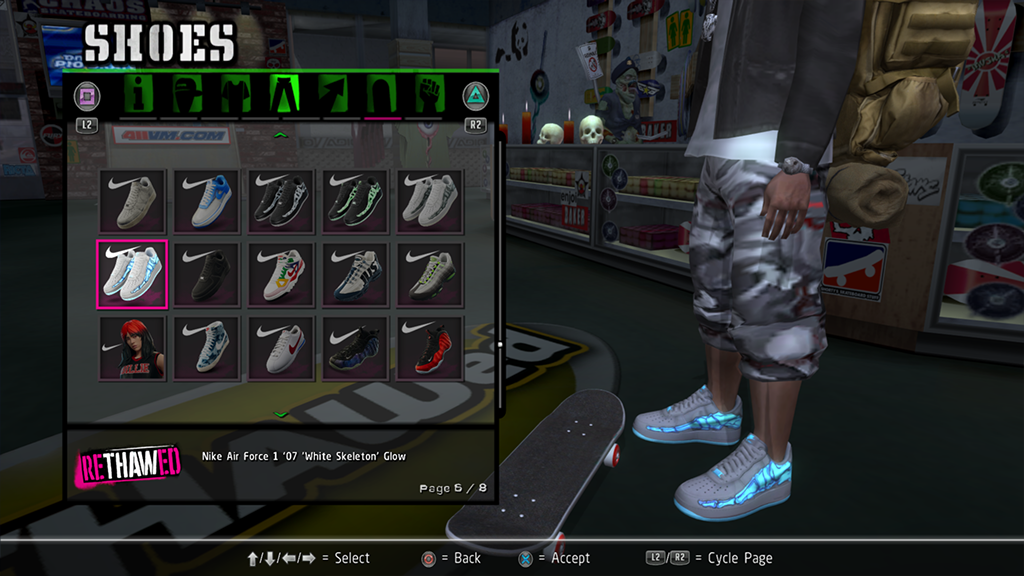Viewport: 1024px width, 576px height.
Task: Select the red-haired character tile
Action: (132, 348)
